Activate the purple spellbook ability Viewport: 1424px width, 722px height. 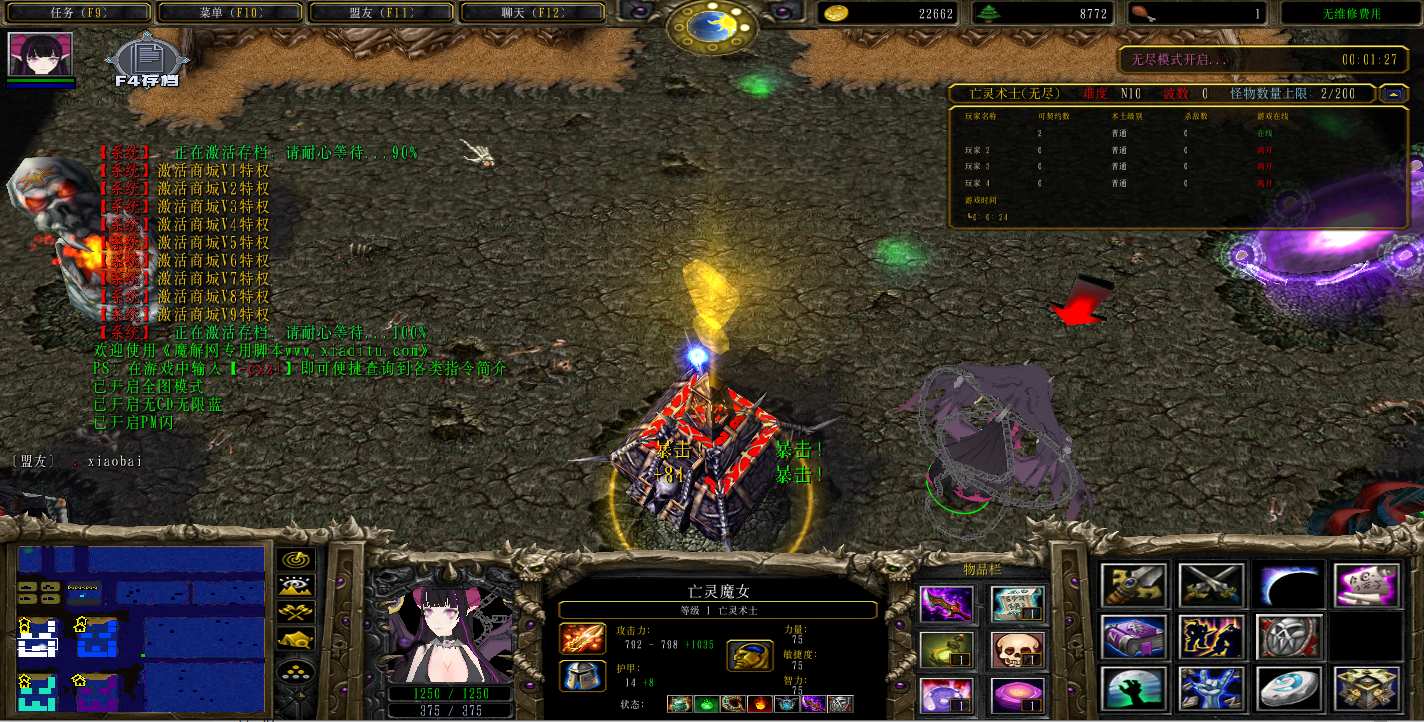[1134, 637]
